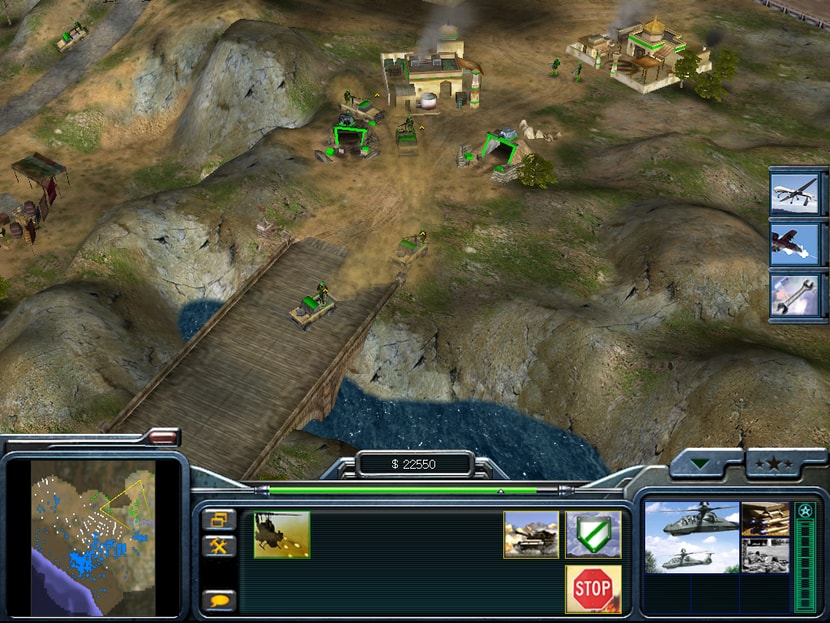Click the star rank icon beside portrait

pyautogui.click(x=805, y=512)
